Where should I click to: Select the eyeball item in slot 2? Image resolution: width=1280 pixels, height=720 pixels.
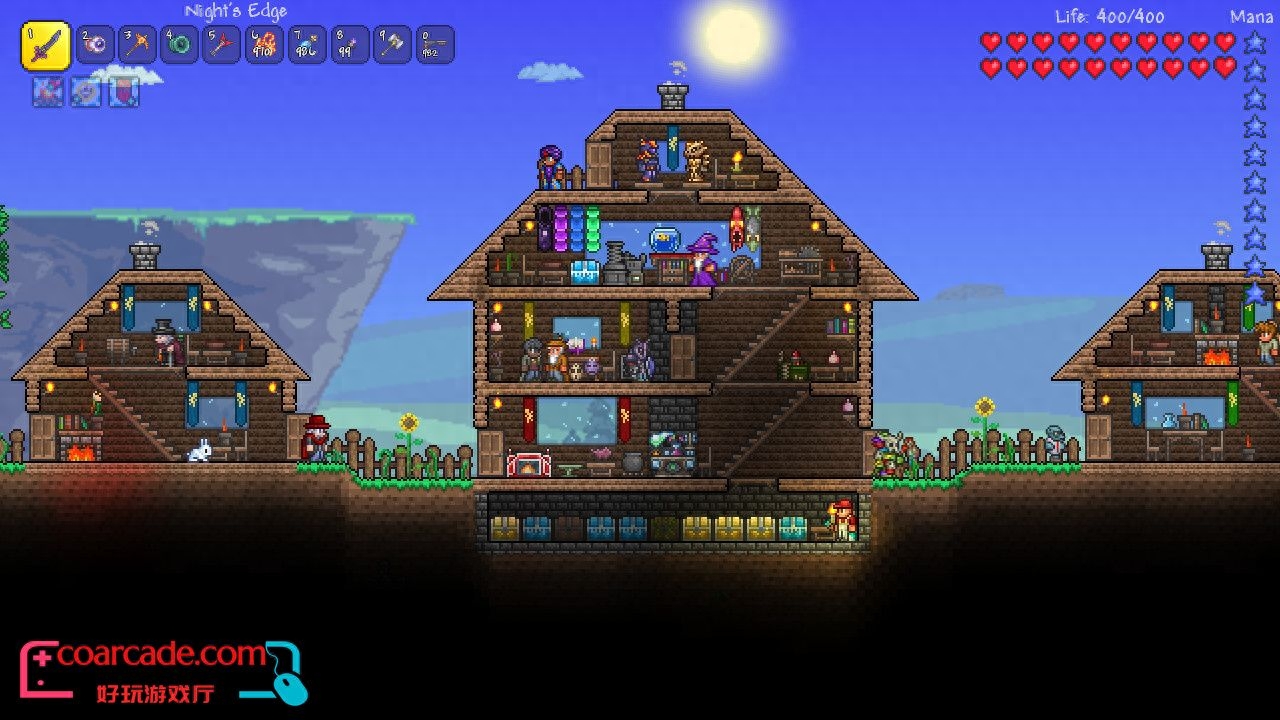point(96,45)
